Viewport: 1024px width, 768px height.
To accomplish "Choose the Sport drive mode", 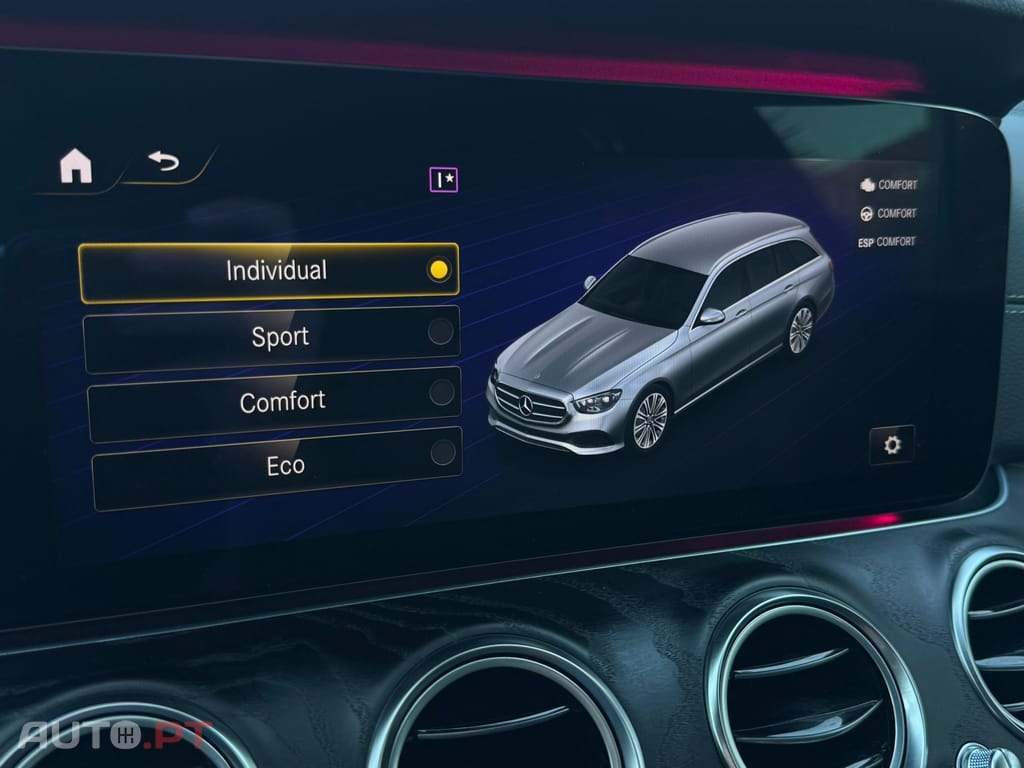I will (272, 337).
